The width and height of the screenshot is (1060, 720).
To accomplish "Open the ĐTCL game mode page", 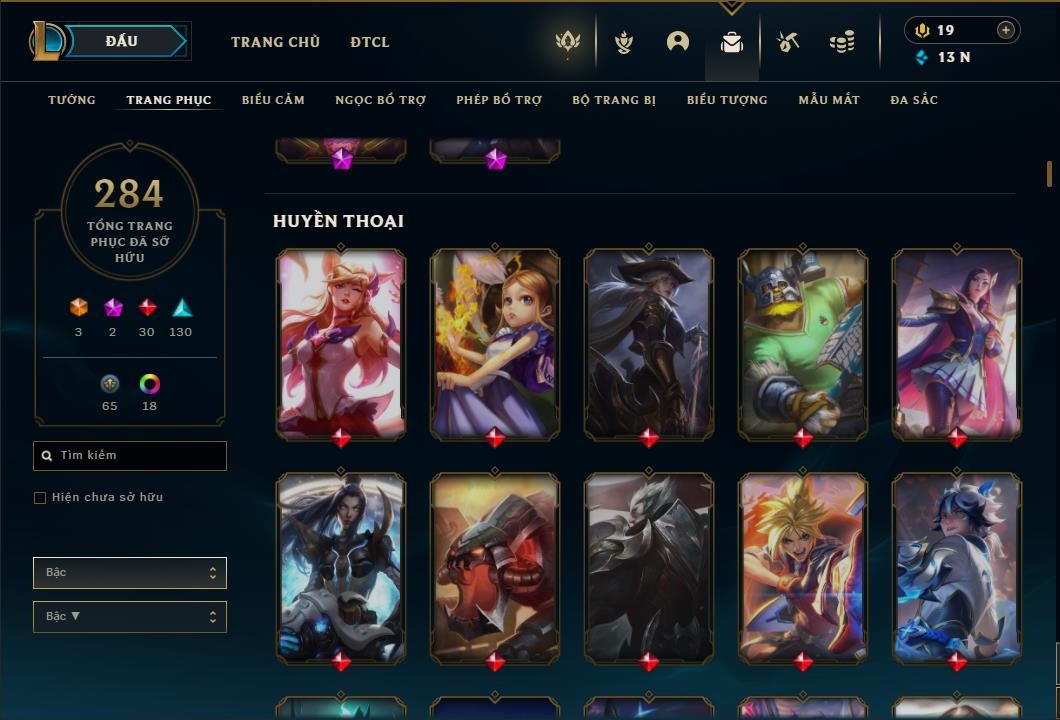I will coord(370,42).
